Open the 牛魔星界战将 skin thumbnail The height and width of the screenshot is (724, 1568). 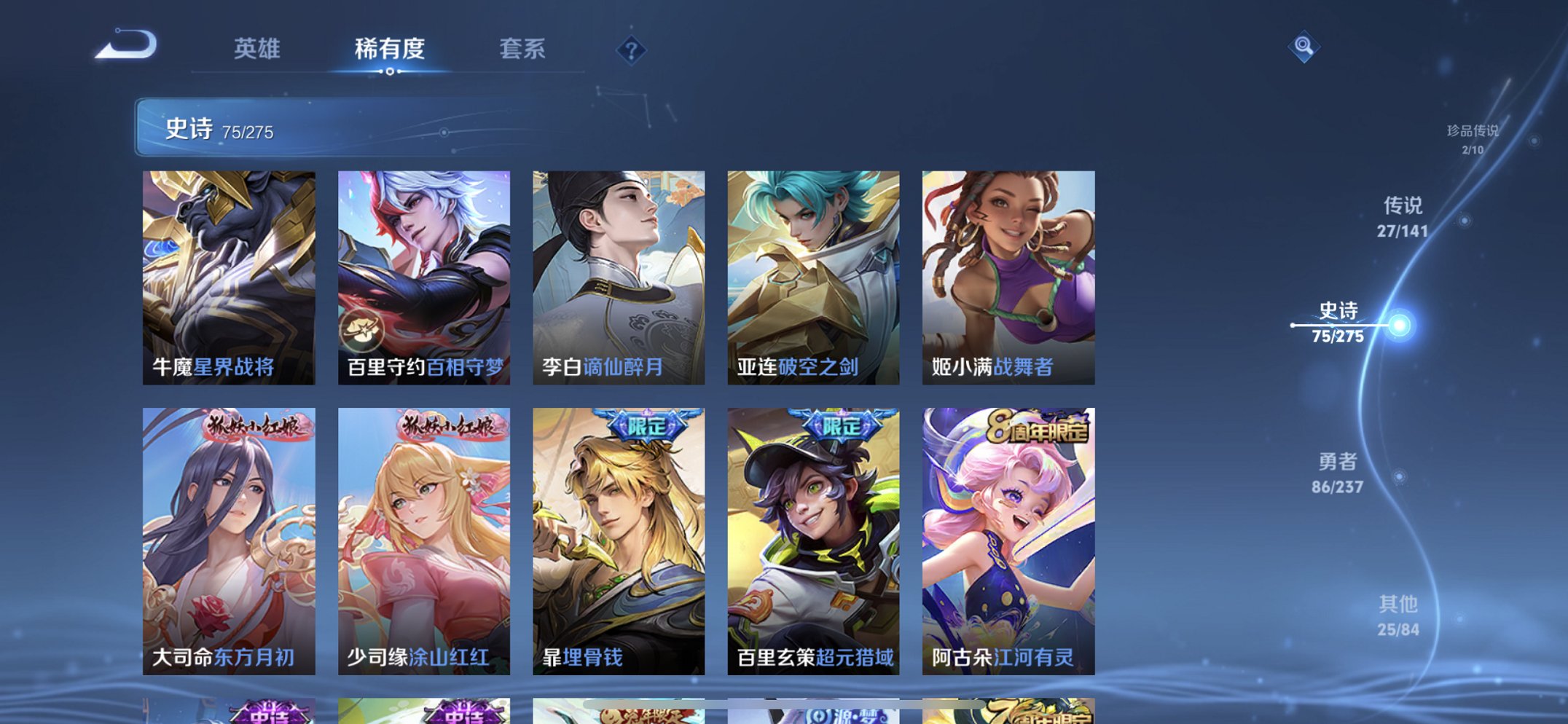coord(228,269)
